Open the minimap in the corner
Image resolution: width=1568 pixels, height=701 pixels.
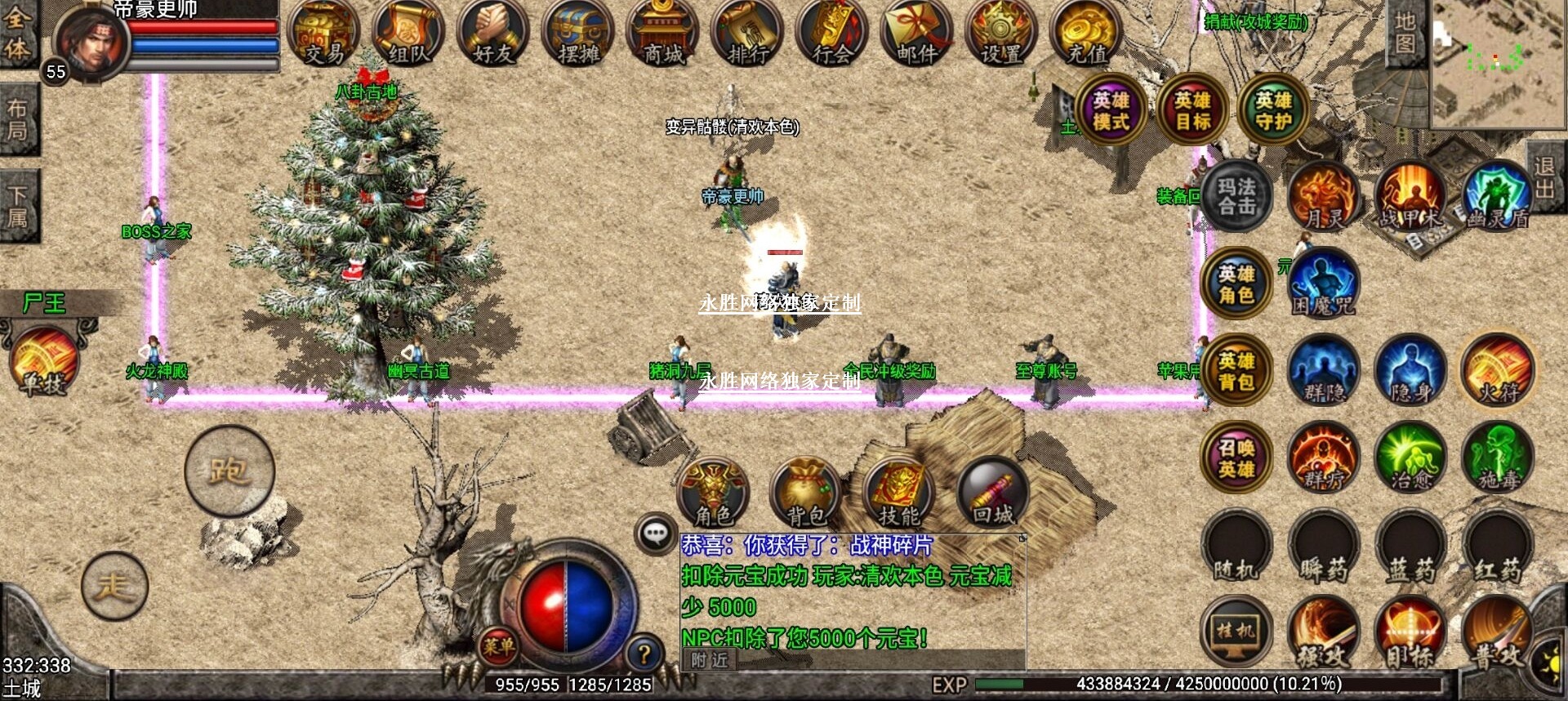(1497, 64)
